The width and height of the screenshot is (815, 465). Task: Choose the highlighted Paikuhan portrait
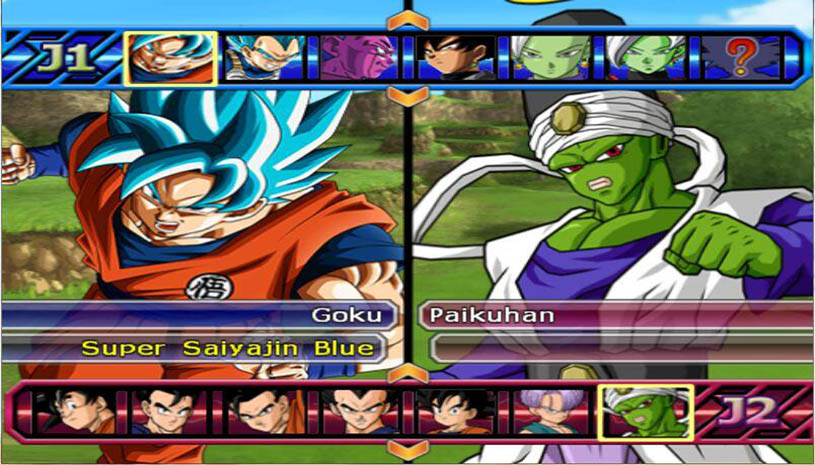[646, 410]
